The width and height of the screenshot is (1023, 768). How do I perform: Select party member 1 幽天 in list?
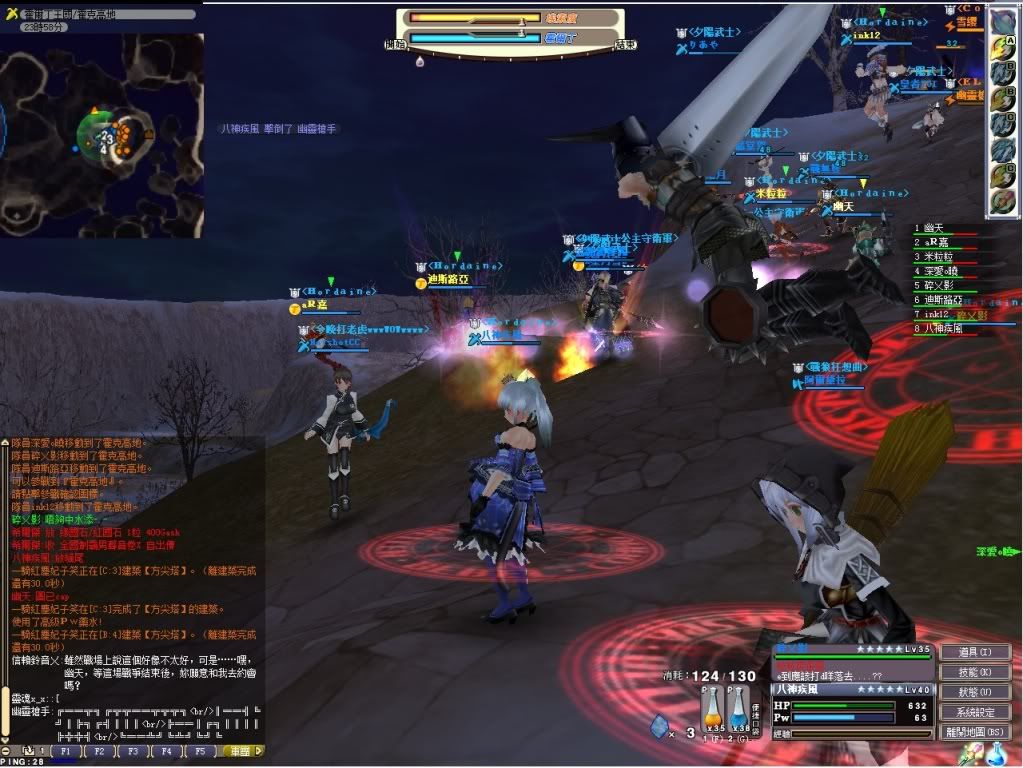pos(930,228)
